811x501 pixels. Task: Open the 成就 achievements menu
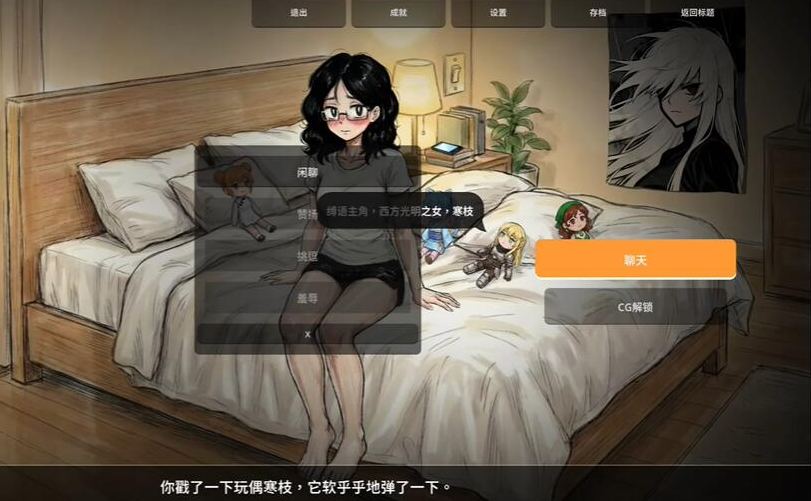[398, 13]
